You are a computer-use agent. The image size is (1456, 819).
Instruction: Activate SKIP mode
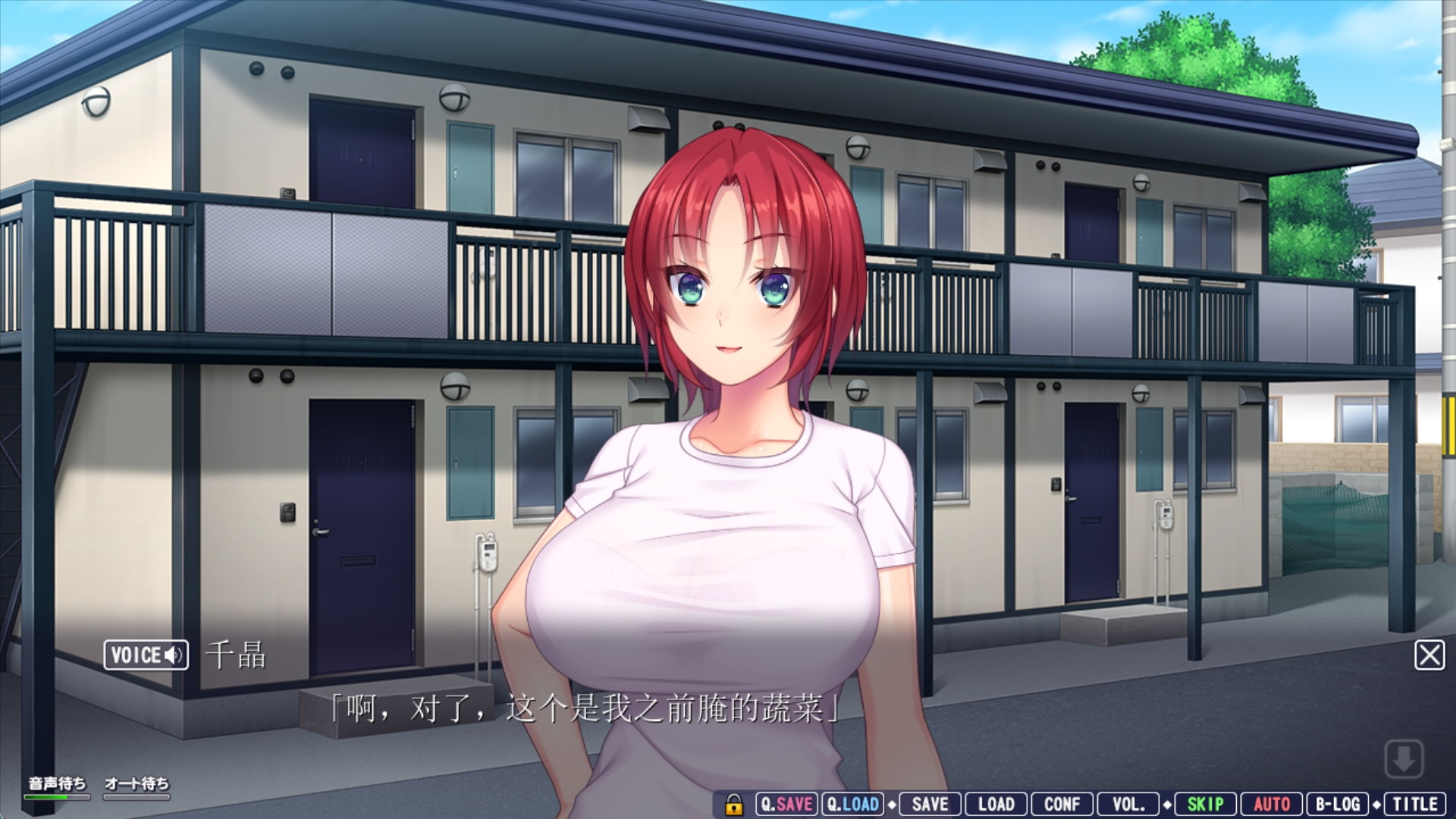(1205, 805)
